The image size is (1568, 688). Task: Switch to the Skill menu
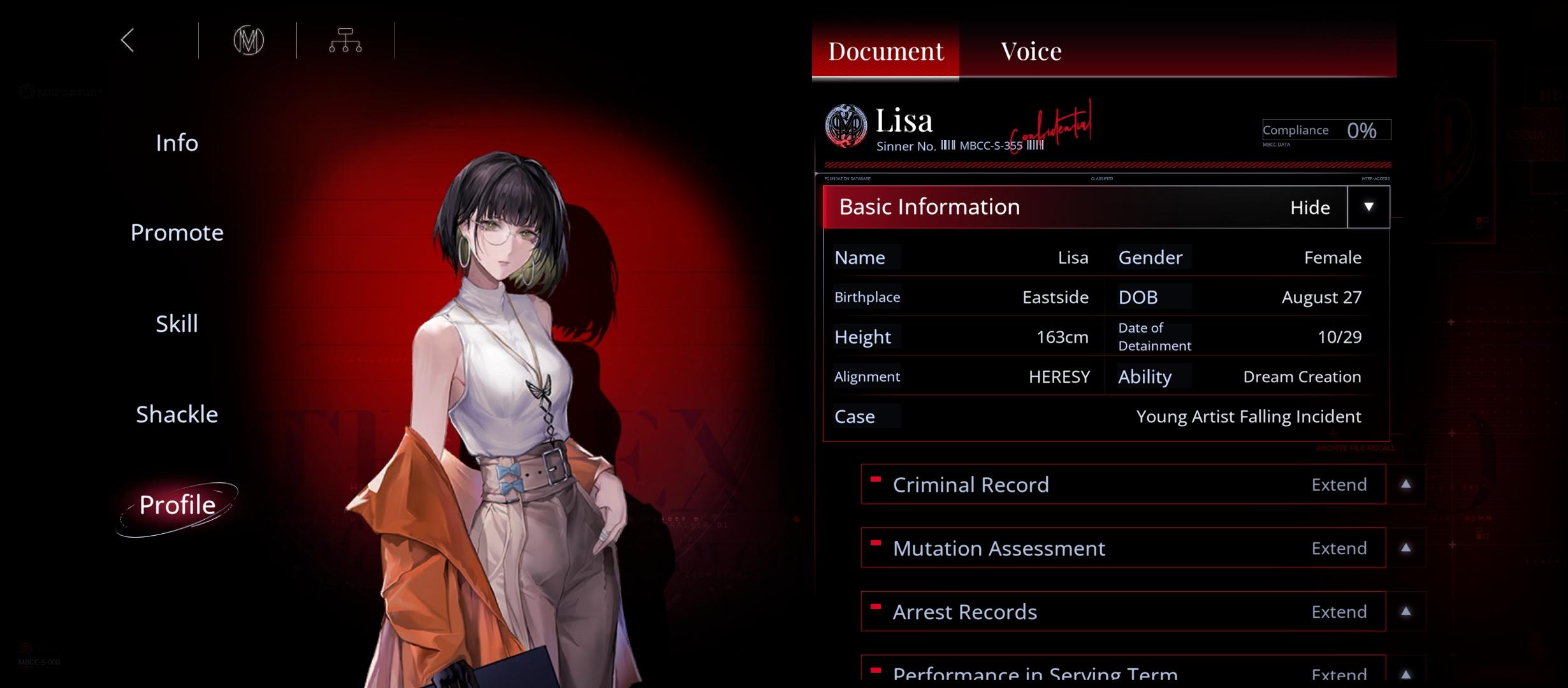coord(177,324)
